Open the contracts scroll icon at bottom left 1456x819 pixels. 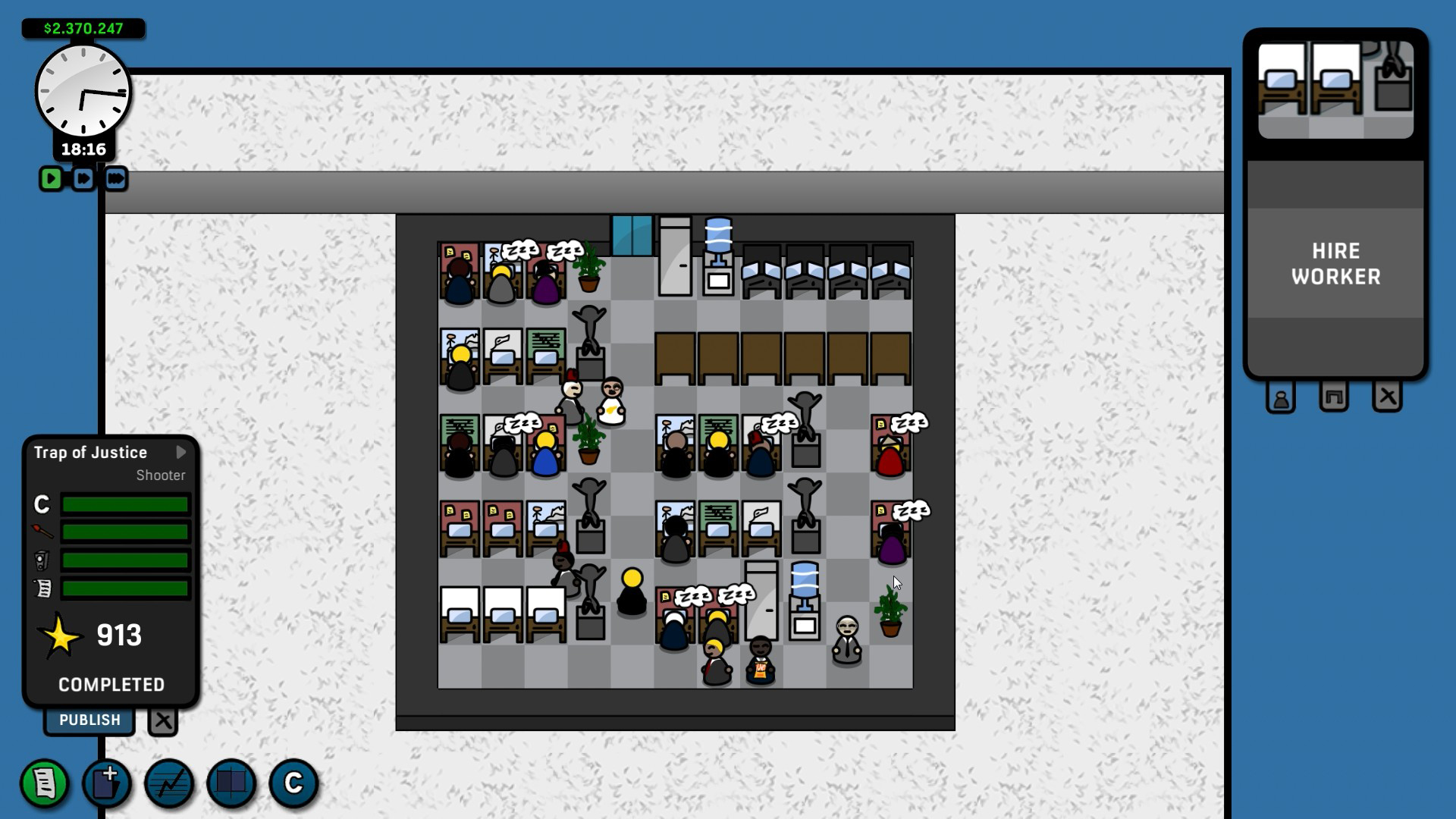pyautogui.click(x=44, y=783)
